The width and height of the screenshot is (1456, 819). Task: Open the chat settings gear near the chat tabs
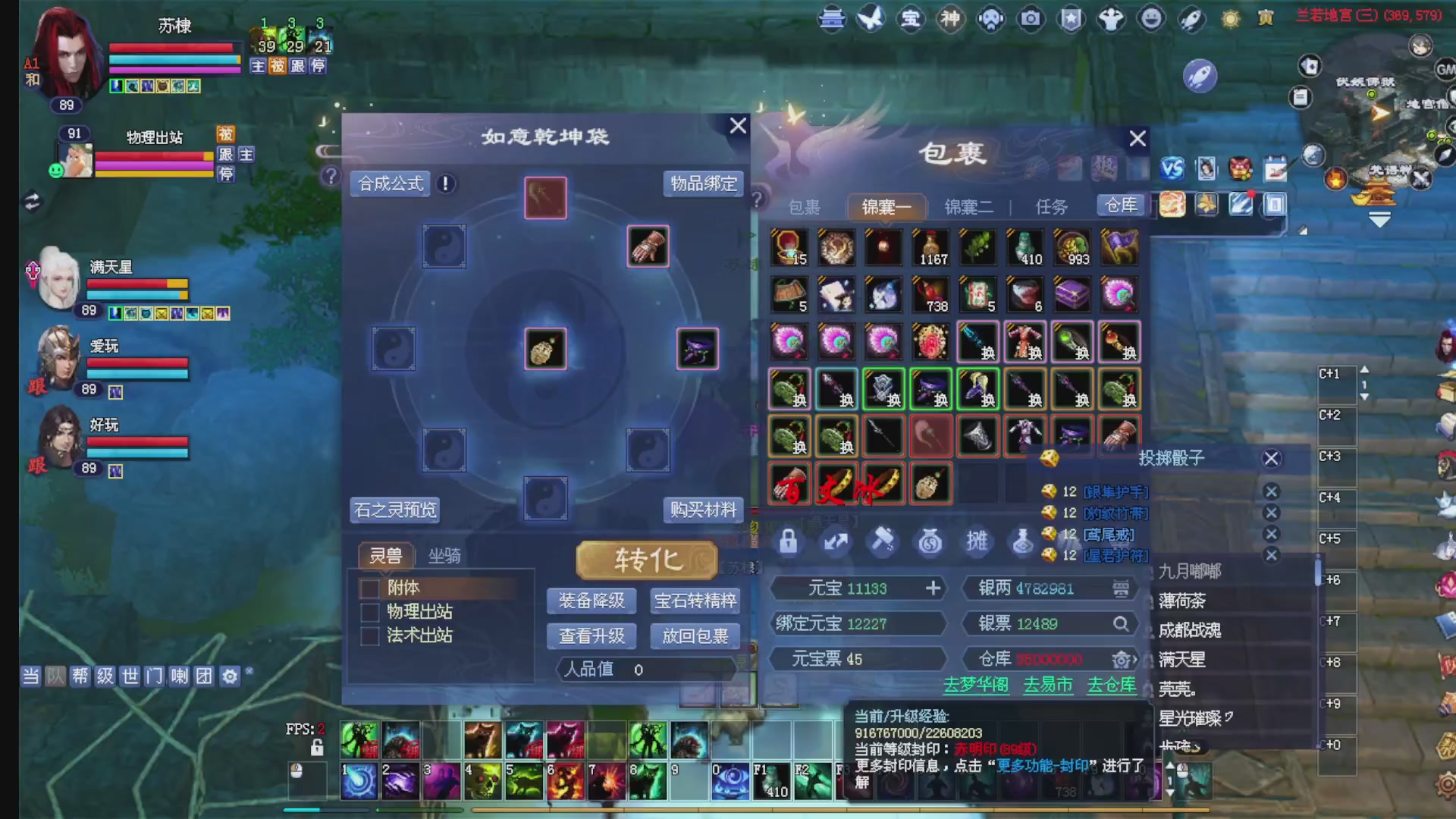228,675
